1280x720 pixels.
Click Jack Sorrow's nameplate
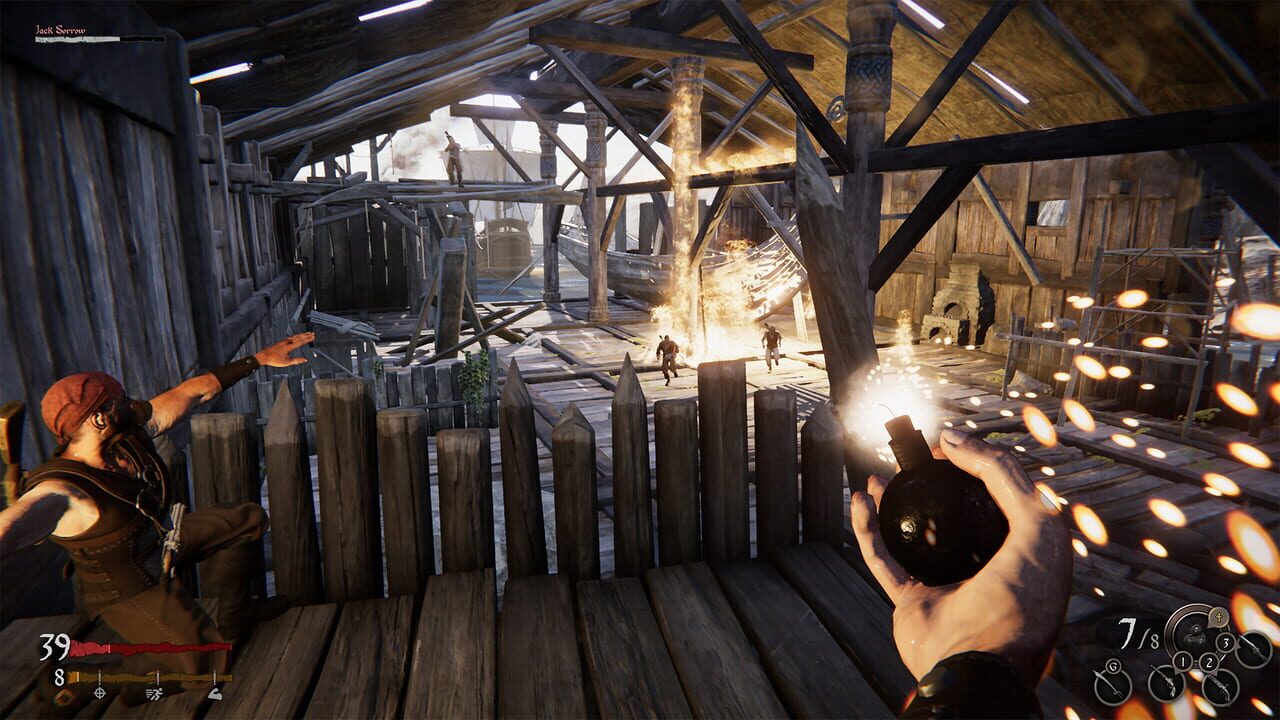[x=60, y=30]
